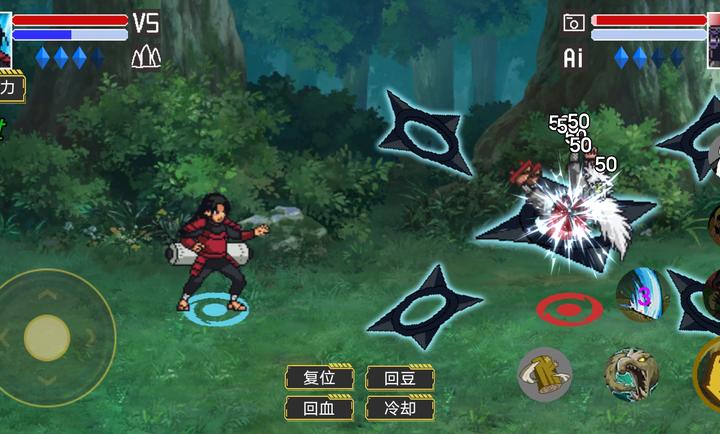The height and width of the screenshot is (434, 720).
Task: Click the enemy character portrait
Action: click(x=714, y=40)
